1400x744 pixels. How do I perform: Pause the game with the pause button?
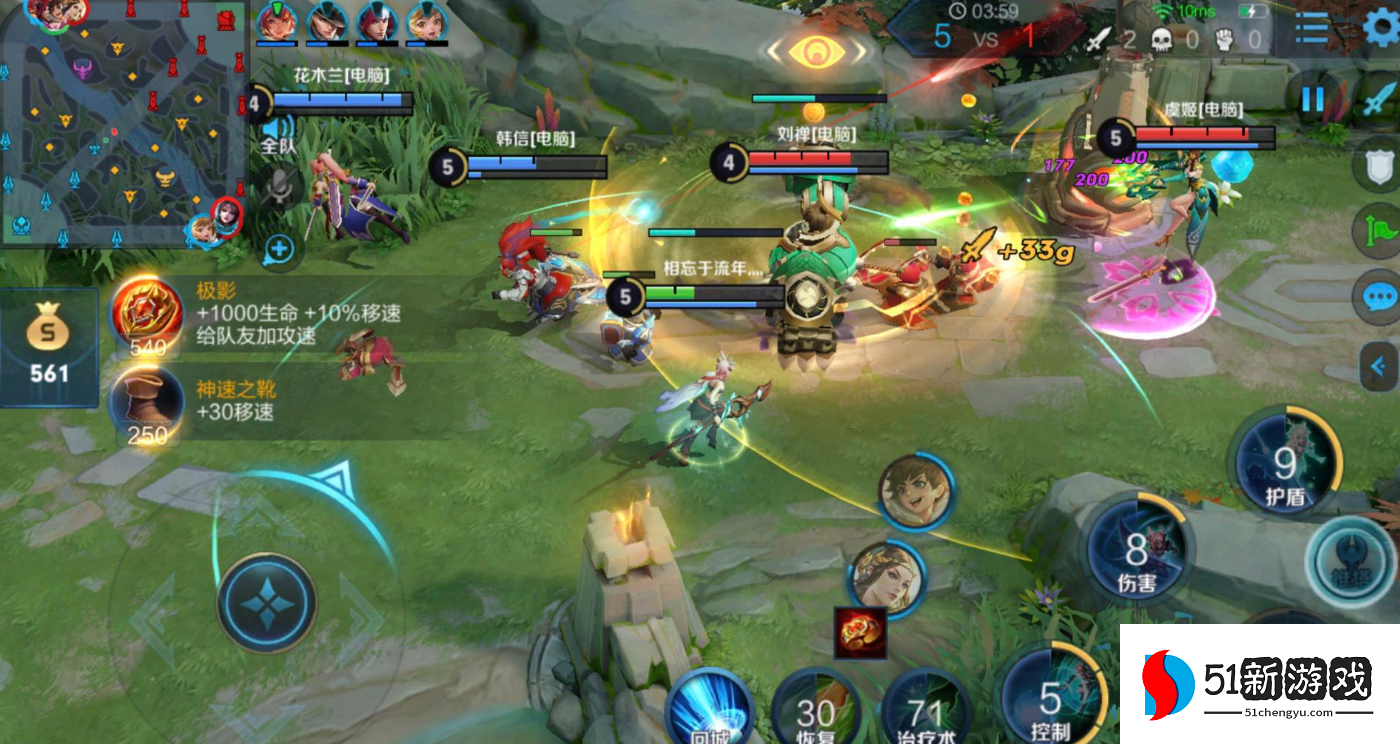click(x=1312, y=99)
